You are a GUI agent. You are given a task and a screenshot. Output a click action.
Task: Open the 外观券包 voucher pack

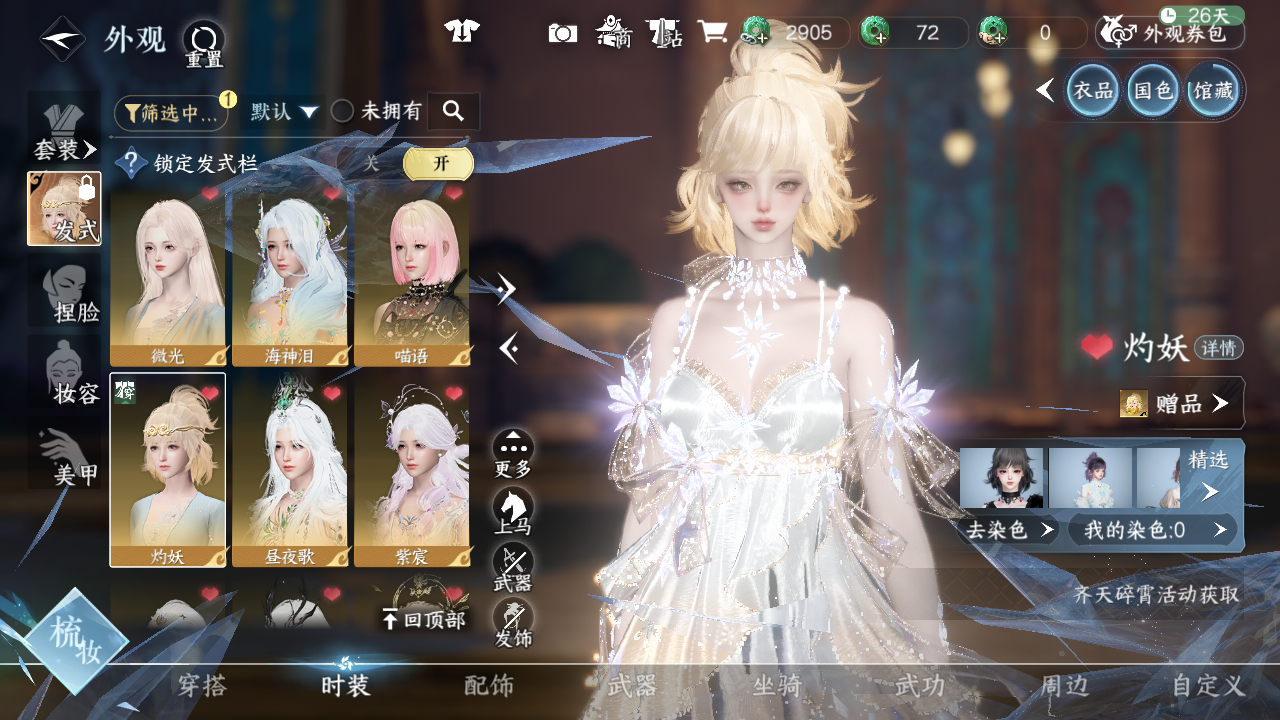[1170, 33]
